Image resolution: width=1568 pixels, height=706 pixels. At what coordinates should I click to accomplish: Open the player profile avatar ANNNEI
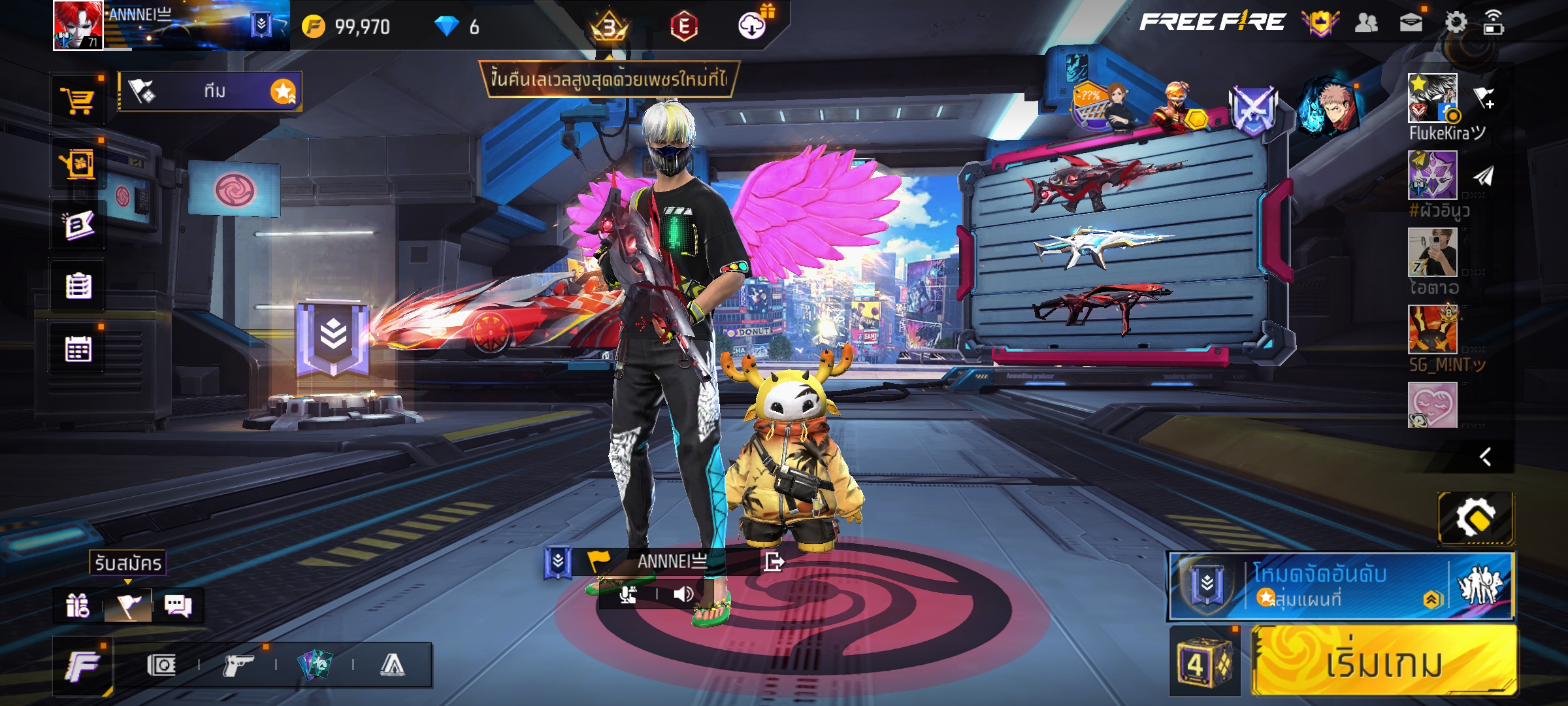pos(78,25)
